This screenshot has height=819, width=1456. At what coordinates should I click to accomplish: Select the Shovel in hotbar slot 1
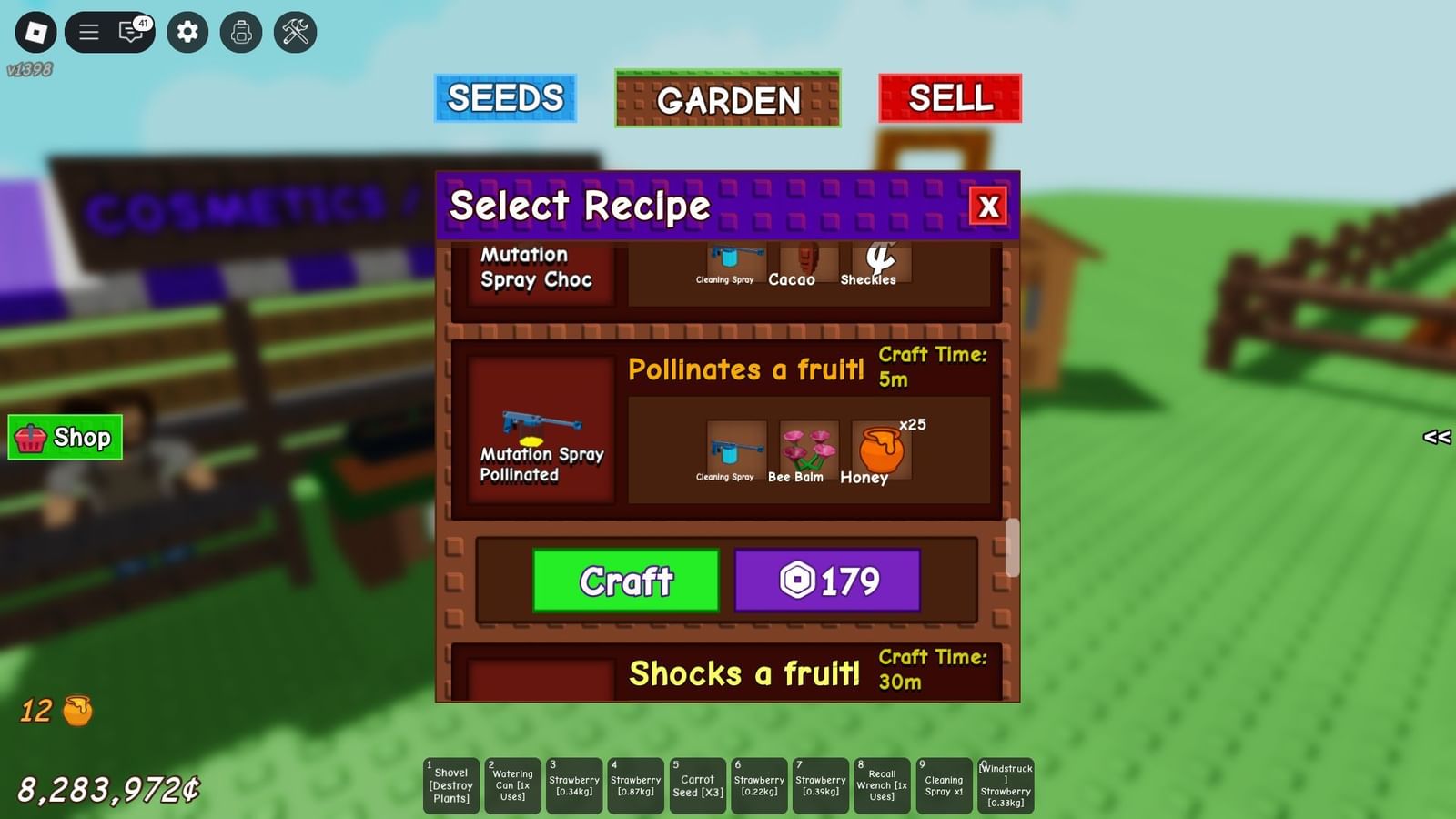click(450, 784)
